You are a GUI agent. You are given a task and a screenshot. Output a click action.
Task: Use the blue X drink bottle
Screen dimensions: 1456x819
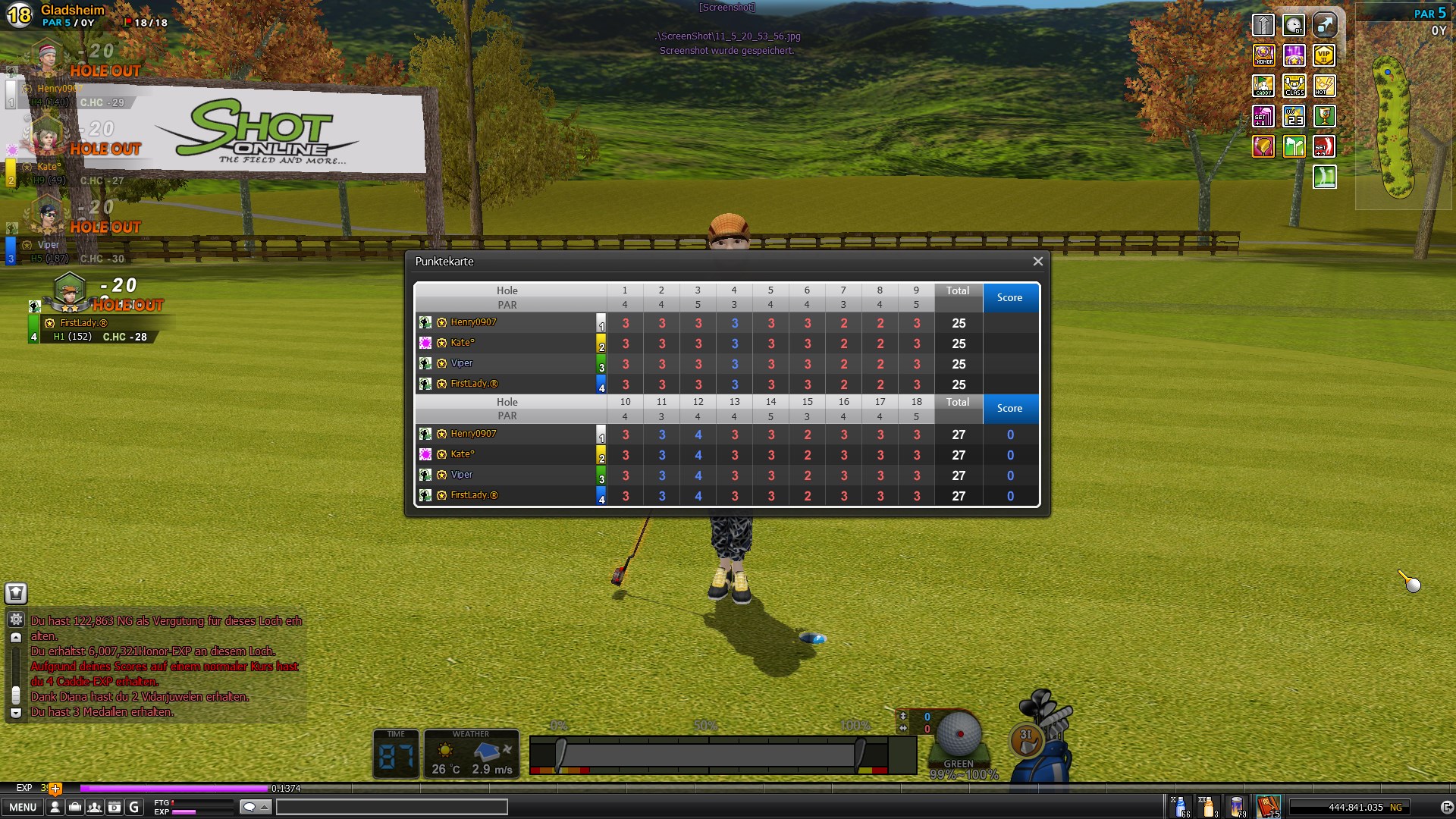(1181, 807)
